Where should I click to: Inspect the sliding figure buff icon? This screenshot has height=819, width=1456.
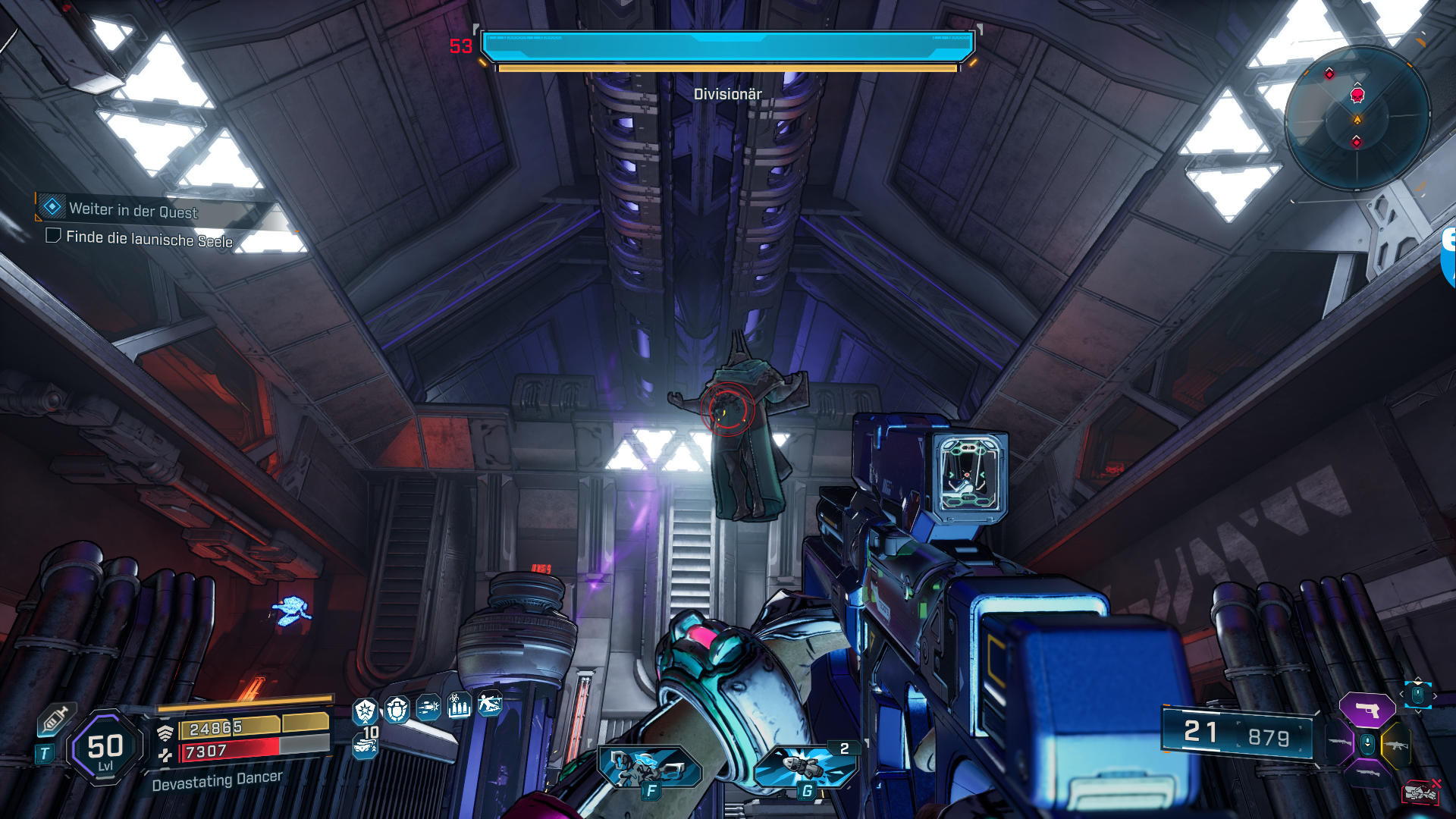[490, 704]
